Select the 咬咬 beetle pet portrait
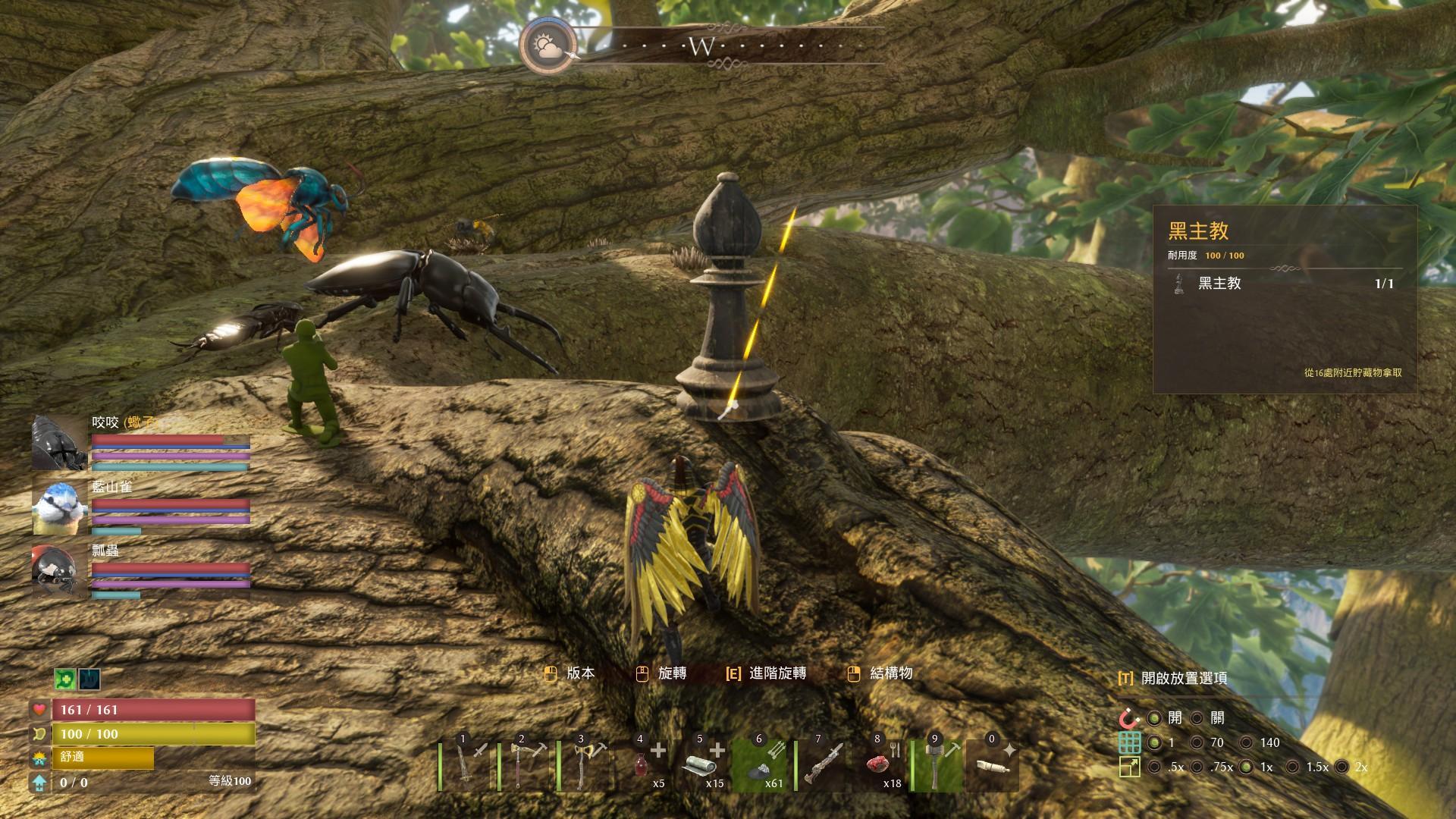Screen dimensions: 1456x819 click(59, 442)
